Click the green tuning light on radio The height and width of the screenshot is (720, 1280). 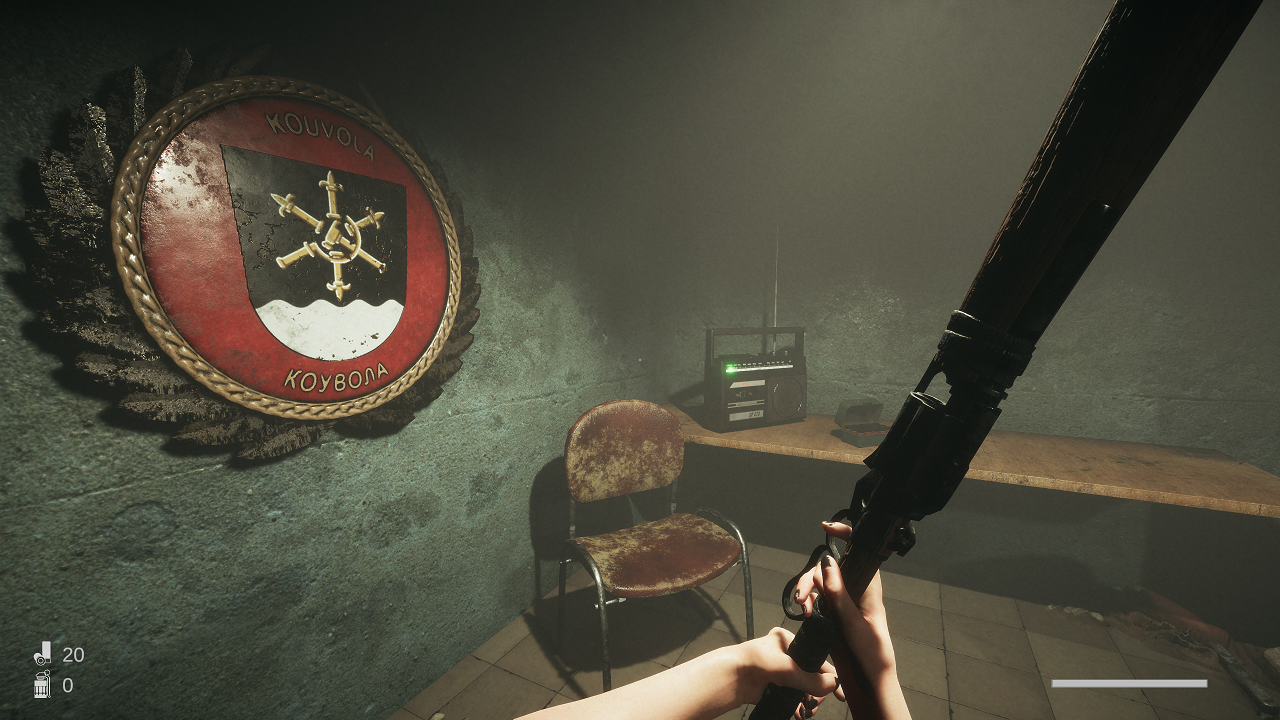coord(730,369)
